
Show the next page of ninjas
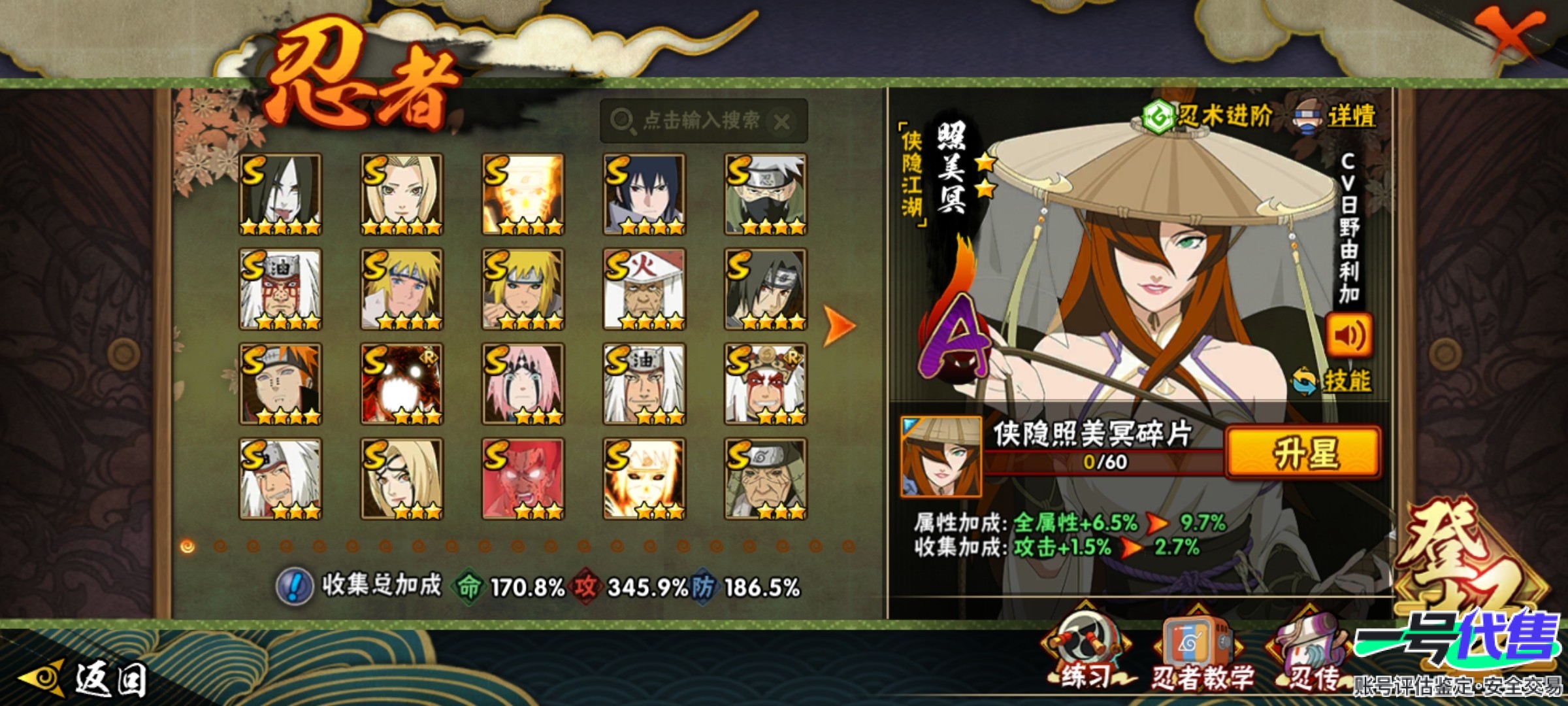(x=839, y=325)
